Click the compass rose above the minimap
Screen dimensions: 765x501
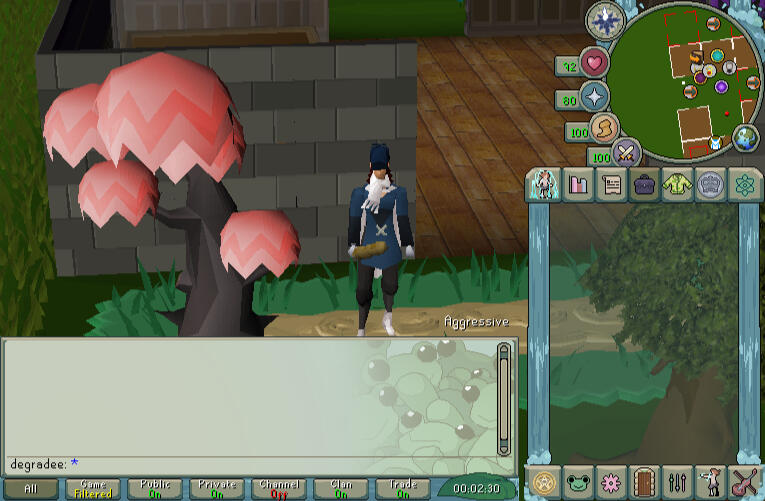pos(605,19)
